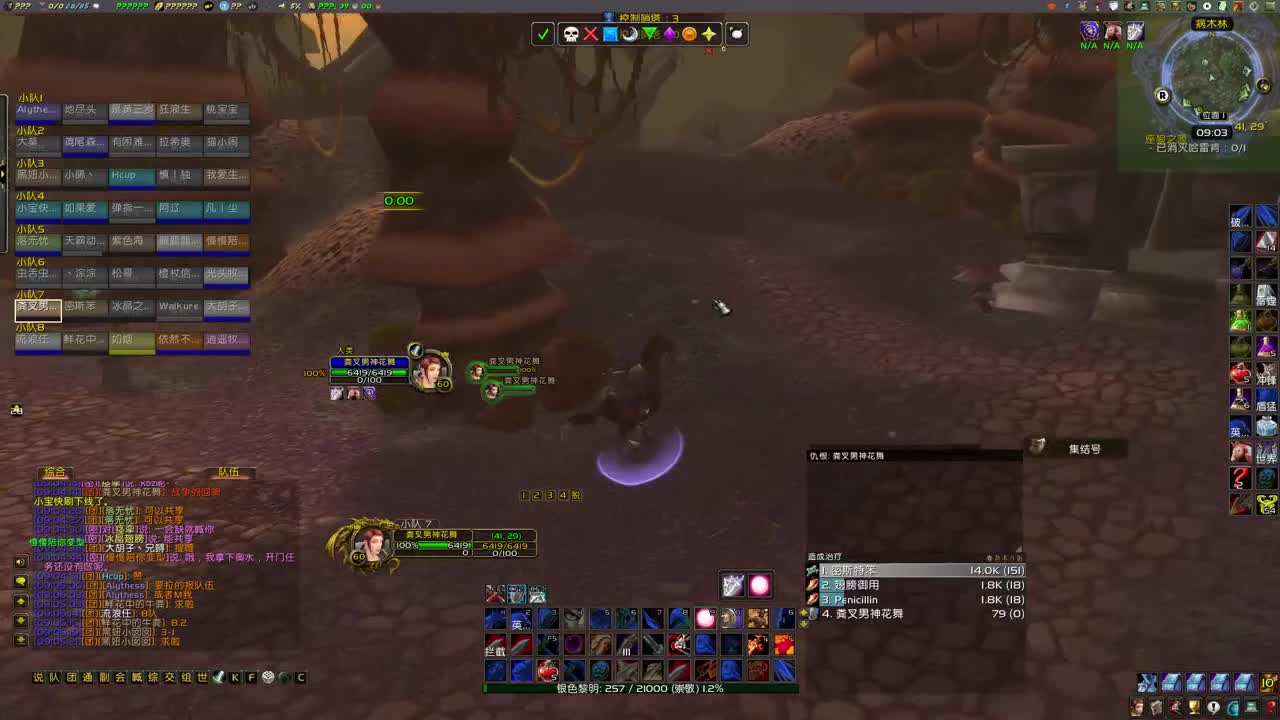Click the 银色黎明 reputation progress bar
Image resolution: width=1280 pixels, height=720 pixels.
[x=640, y=688]
